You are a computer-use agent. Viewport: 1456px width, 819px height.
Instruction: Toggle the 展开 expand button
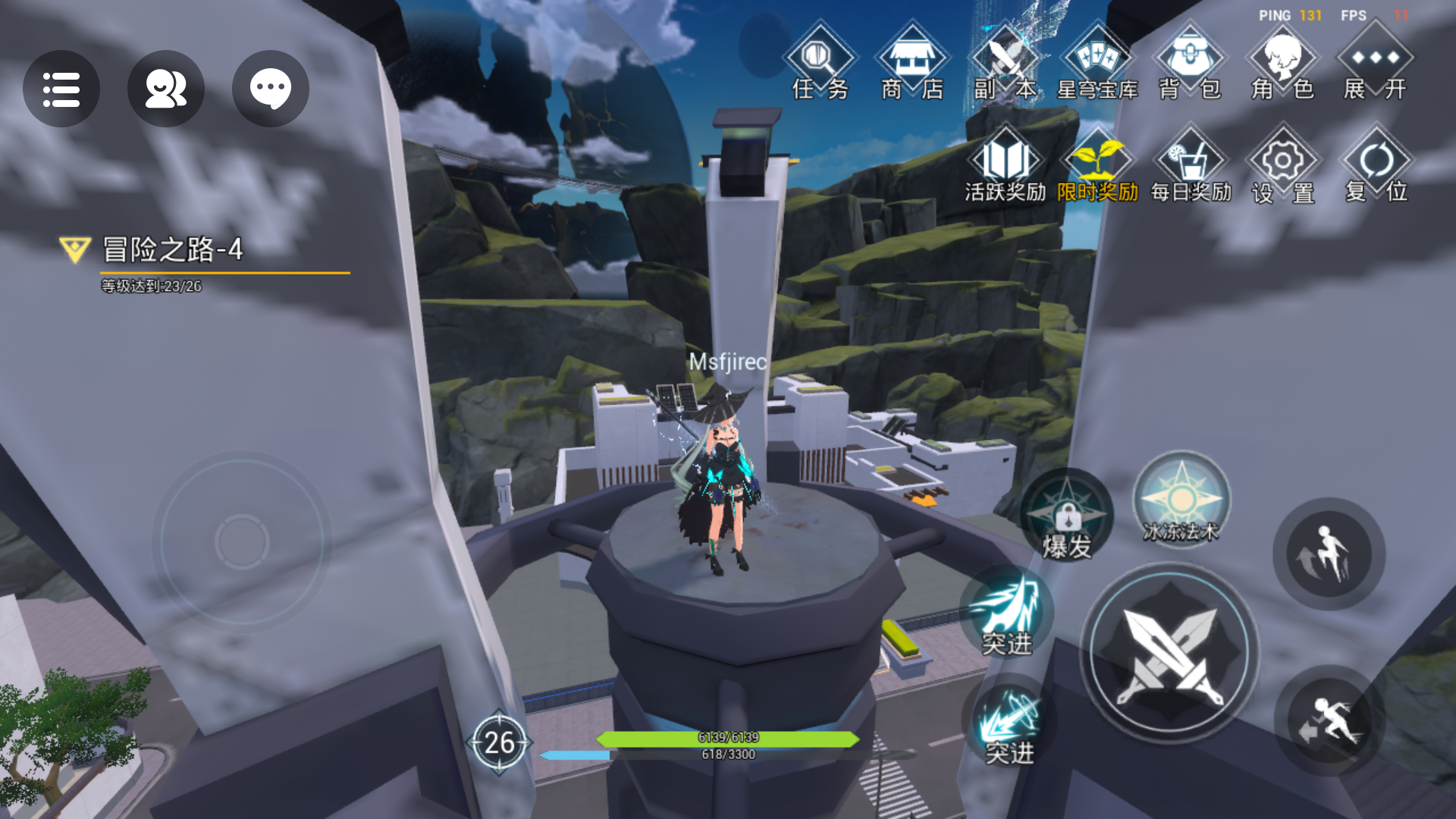pyautogui.click(x=1375, y=64)
